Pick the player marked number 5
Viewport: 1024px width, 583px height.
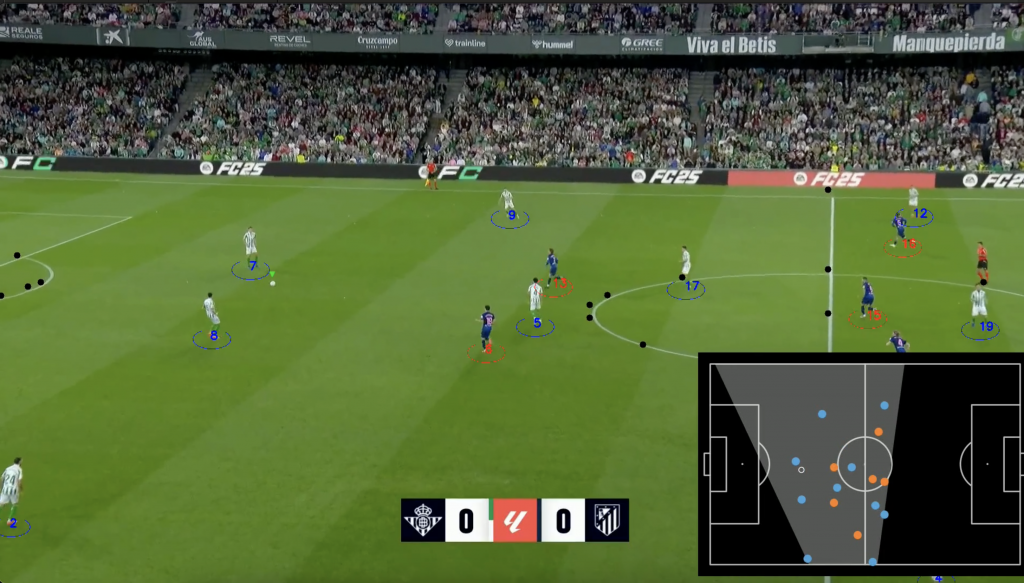pyautogui.click(x=535, y=298)
